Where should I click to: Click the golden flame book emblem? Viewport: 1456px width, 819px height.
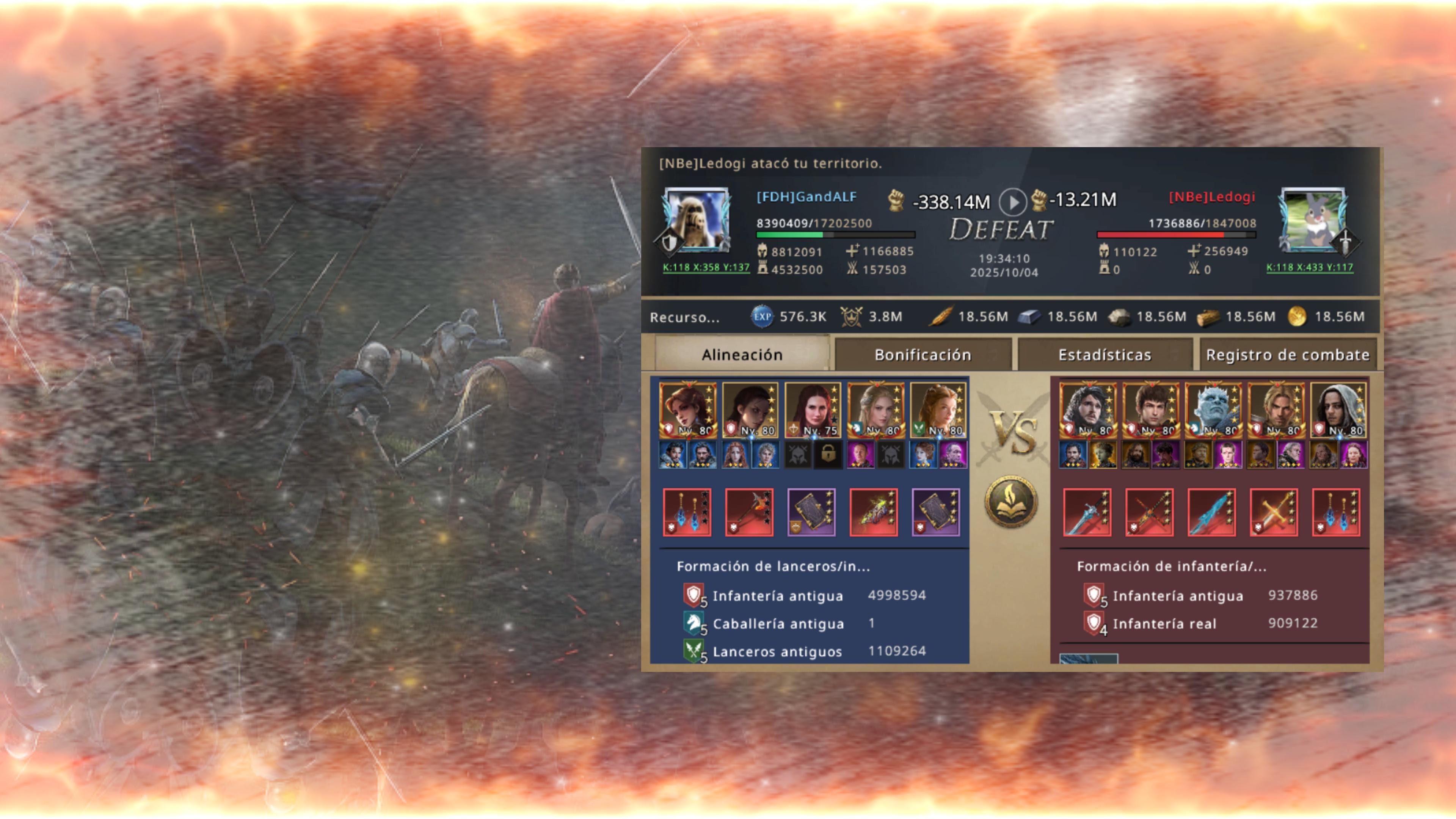(1011, 501)
